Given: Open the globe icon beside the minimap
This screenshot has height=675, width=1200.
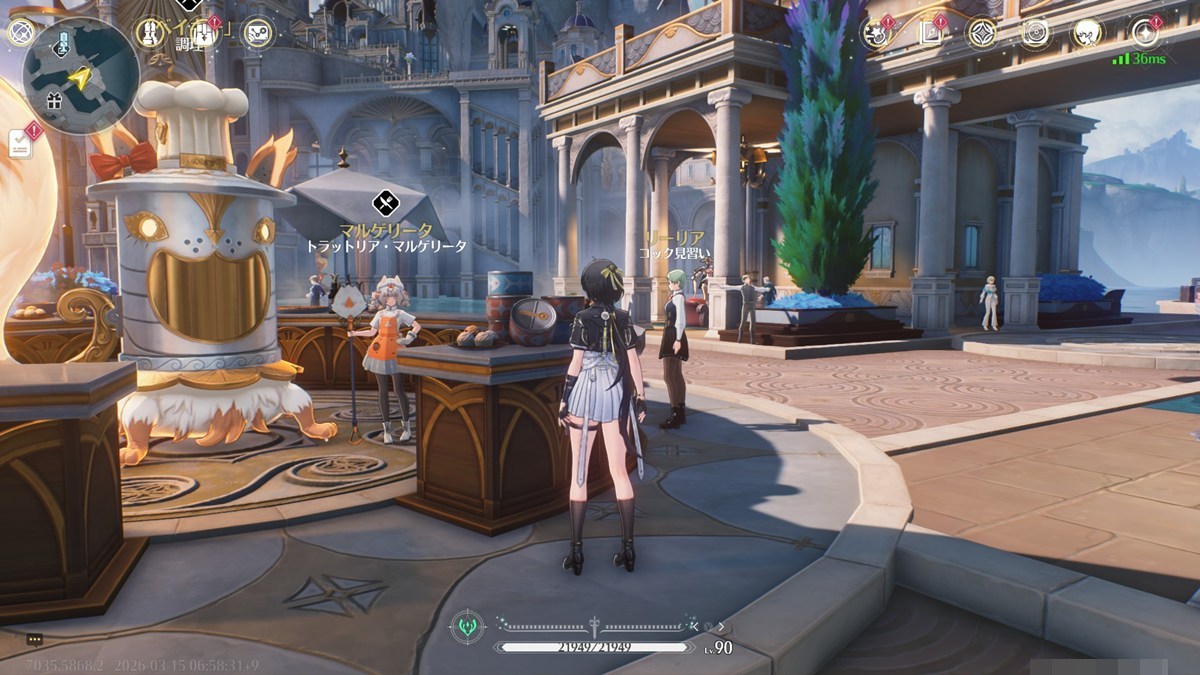Looking at the screenshot, I should coord(20,32).
